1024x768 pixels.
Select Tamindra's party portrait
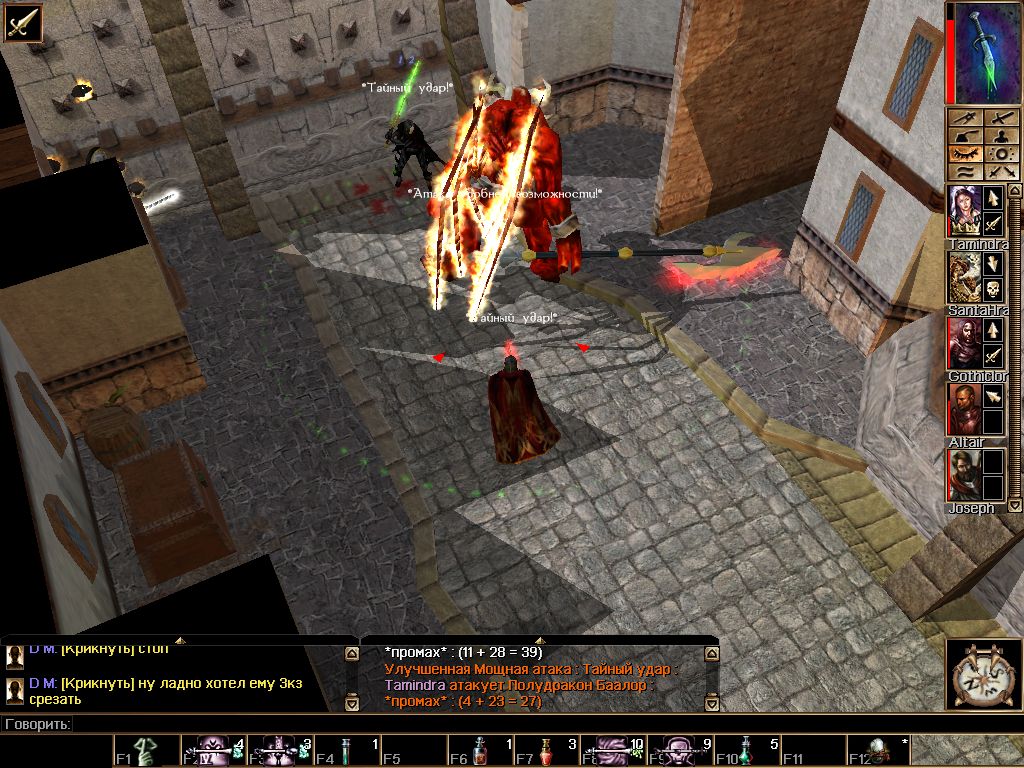click(x=964, y=211)
